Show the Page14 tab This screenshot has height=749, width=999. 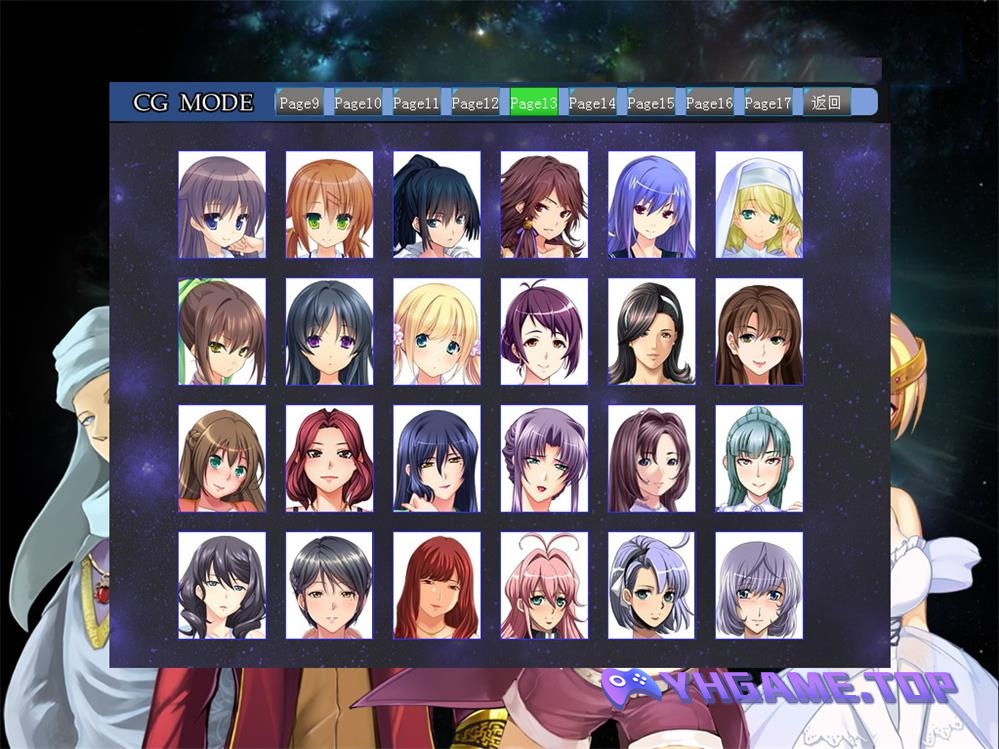click(592, 102)
